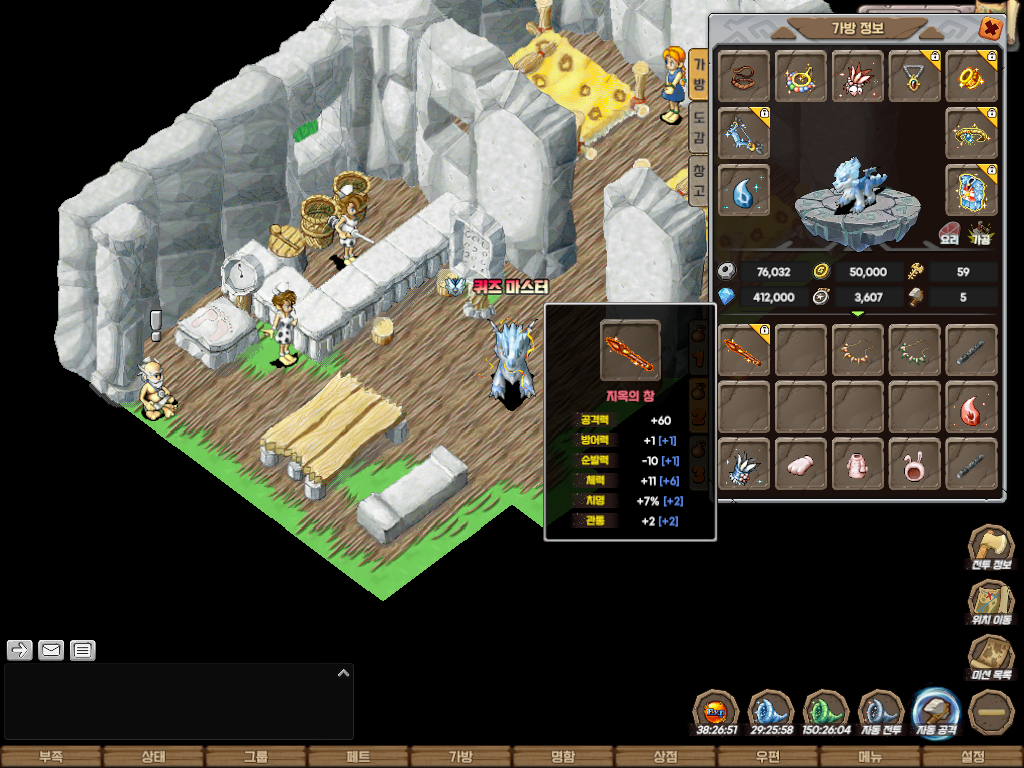Select the equipped blue bow slot

[x=744, y=133]
